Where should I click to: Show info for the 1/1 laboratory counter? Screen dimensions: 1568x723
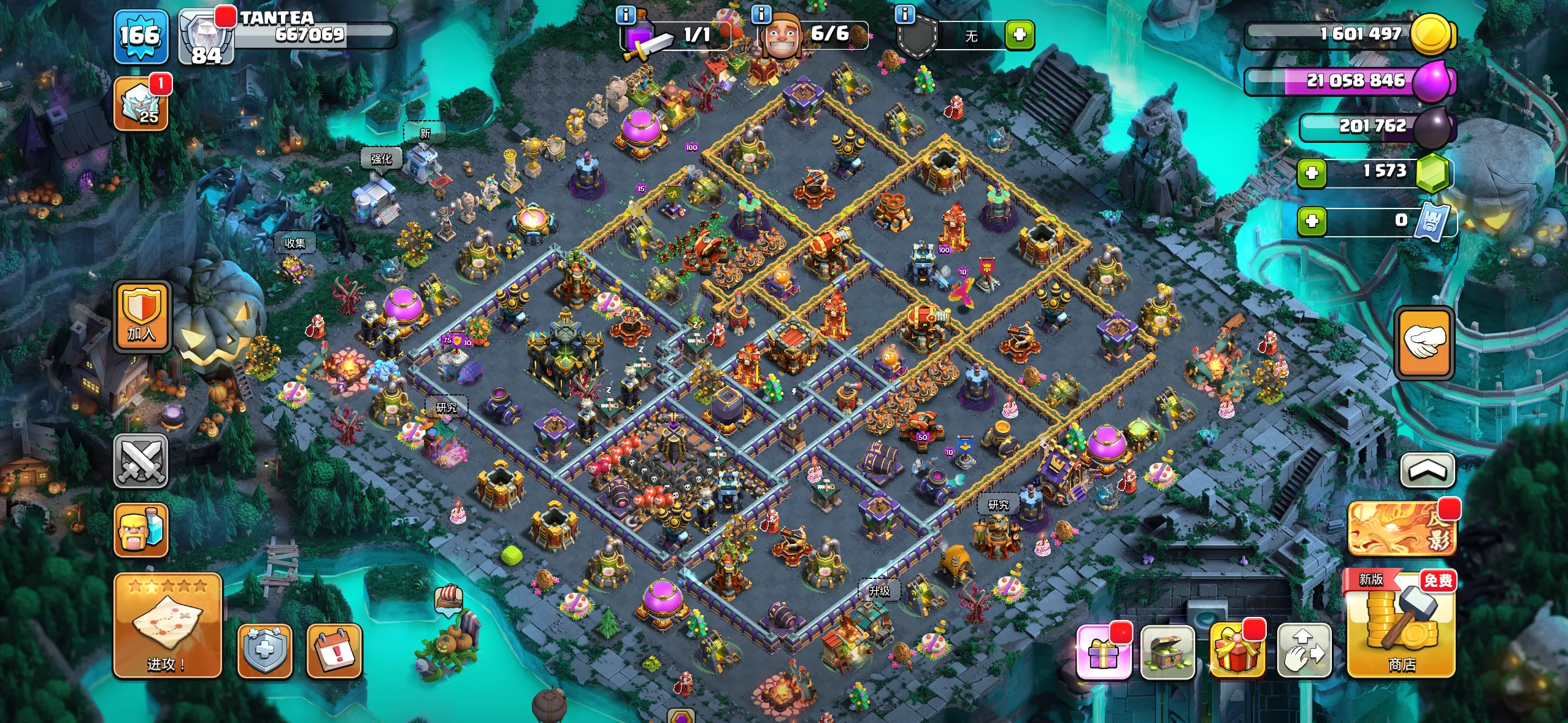coord(625,15)
